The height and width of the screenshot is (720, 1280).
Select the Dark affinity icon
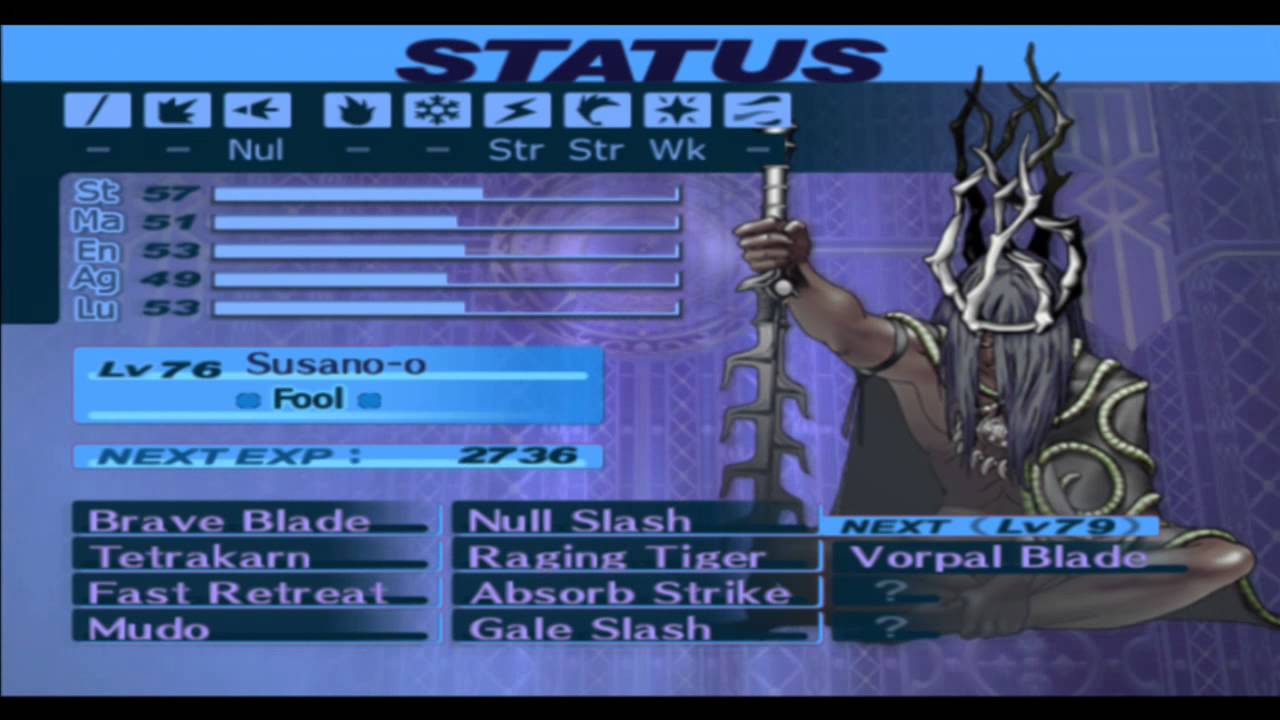tap(757, 110)
